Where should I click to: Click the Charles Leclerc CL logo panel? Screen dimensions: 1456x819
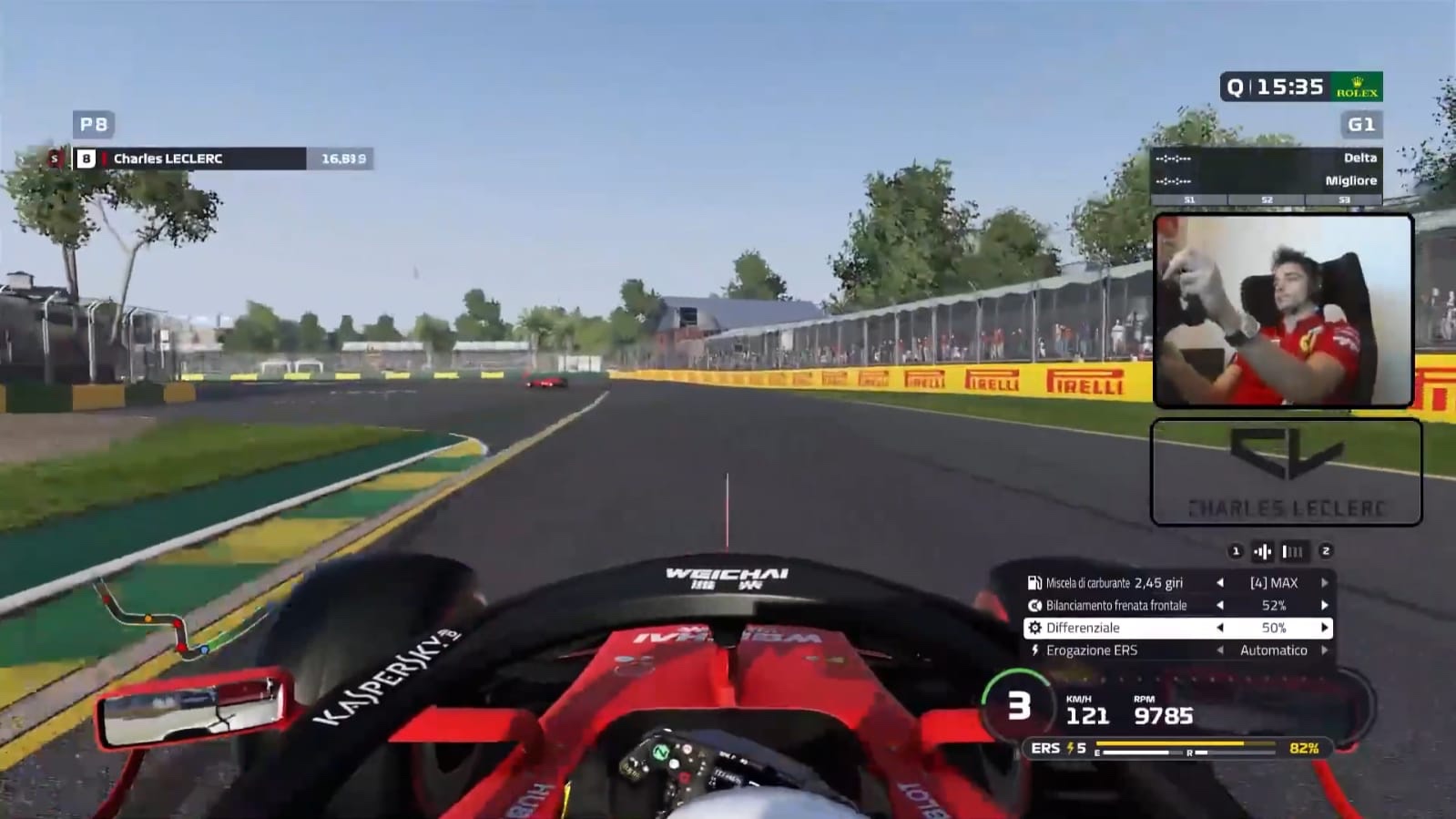tap(1286, 472)
